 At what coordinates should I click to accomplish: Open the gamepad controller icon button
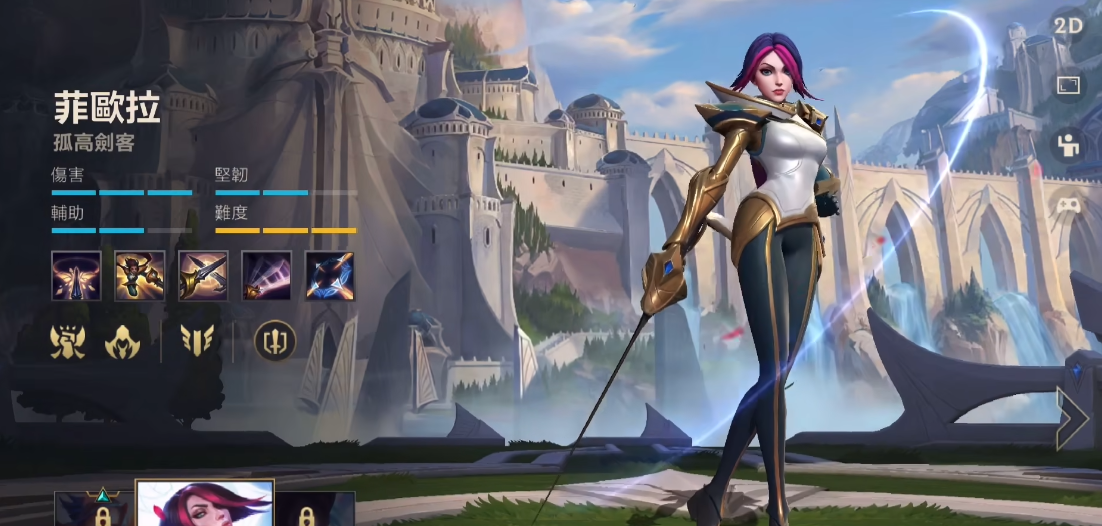pyautogui.click(x=1068, y=207)
